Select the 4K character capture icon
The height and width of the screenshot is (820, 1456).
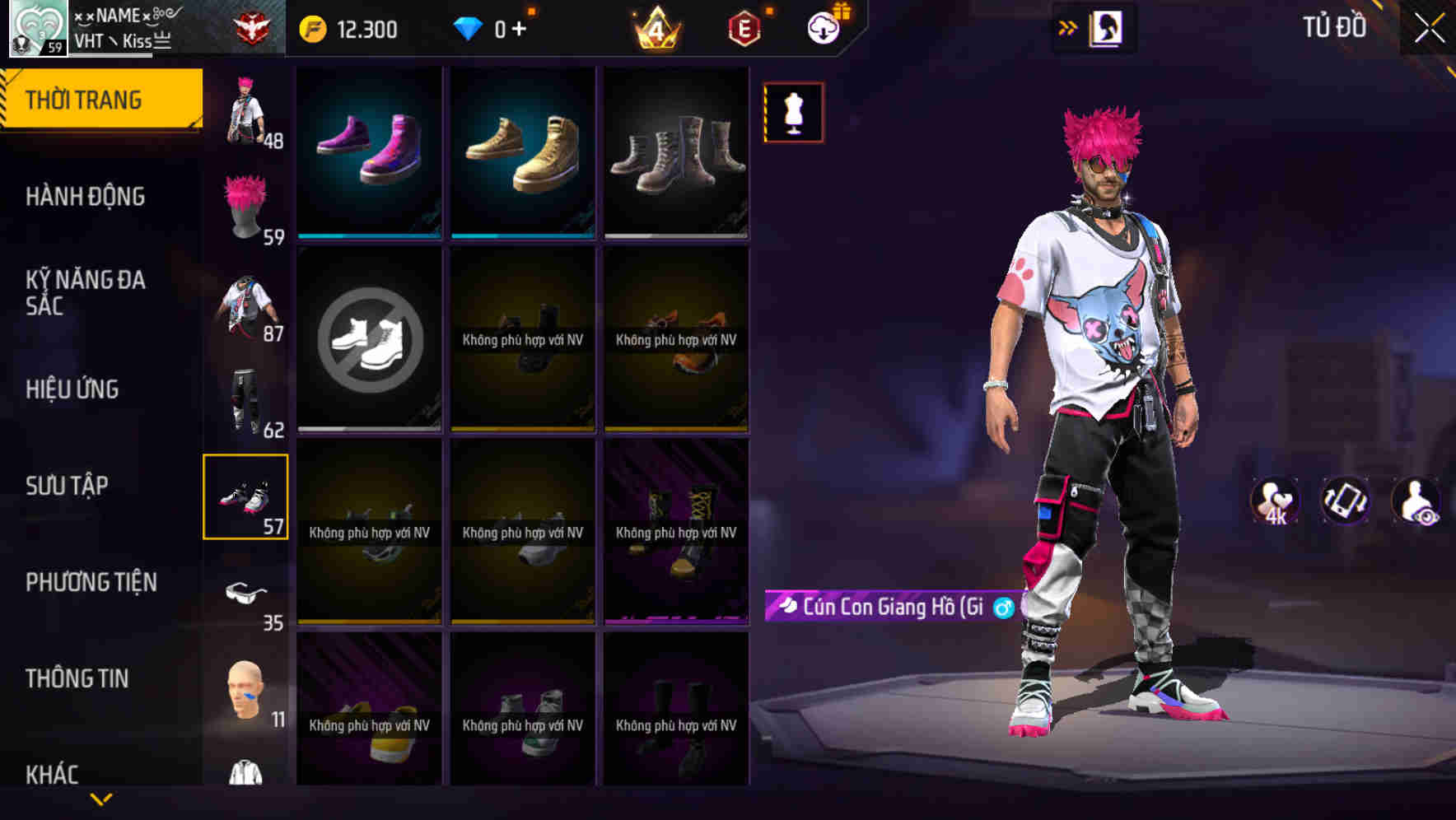click(1275, 500)
